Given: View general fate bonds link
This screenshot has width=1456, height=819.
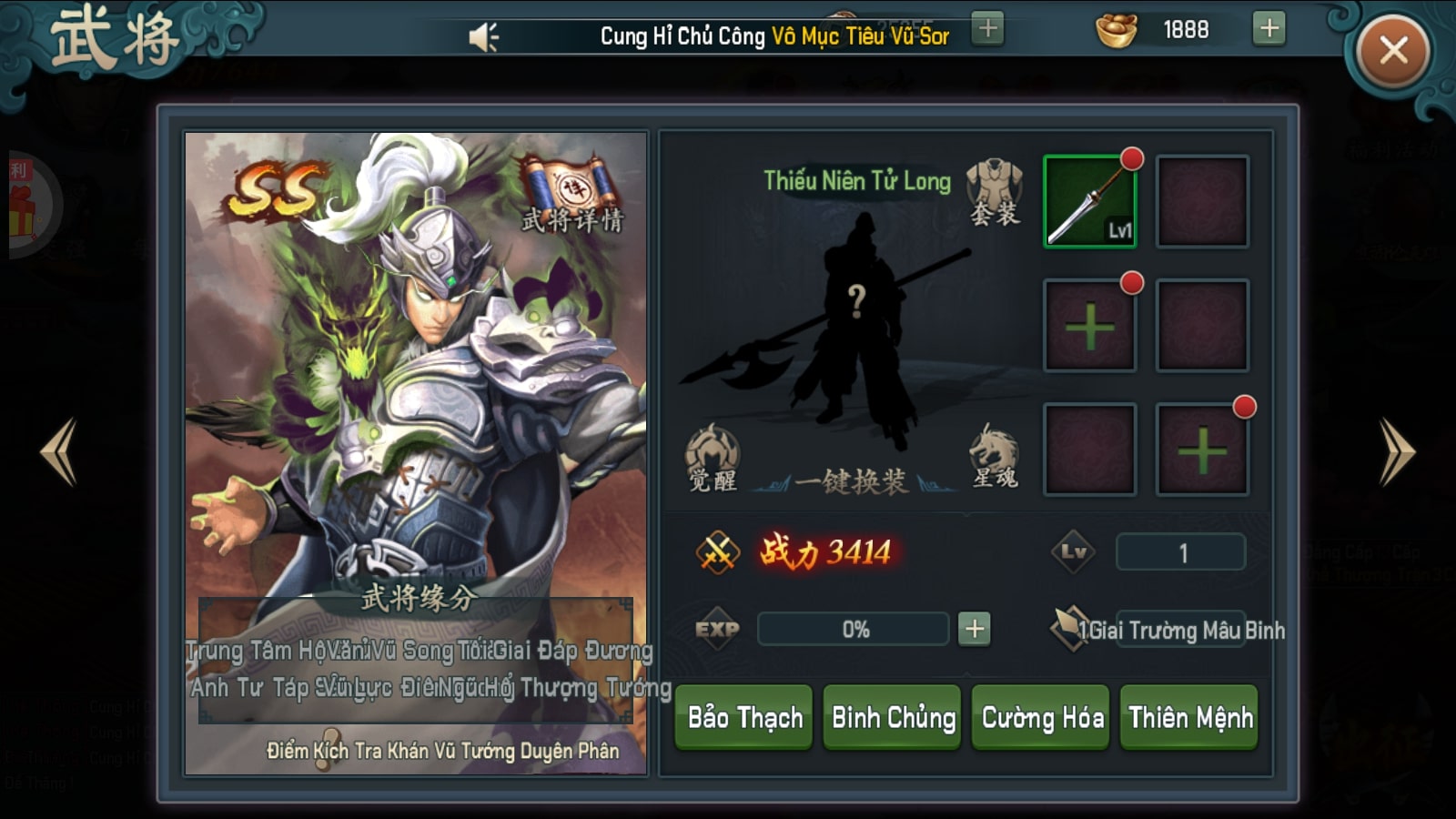Looking at the screenshot, I should click(x=442, y=751).
